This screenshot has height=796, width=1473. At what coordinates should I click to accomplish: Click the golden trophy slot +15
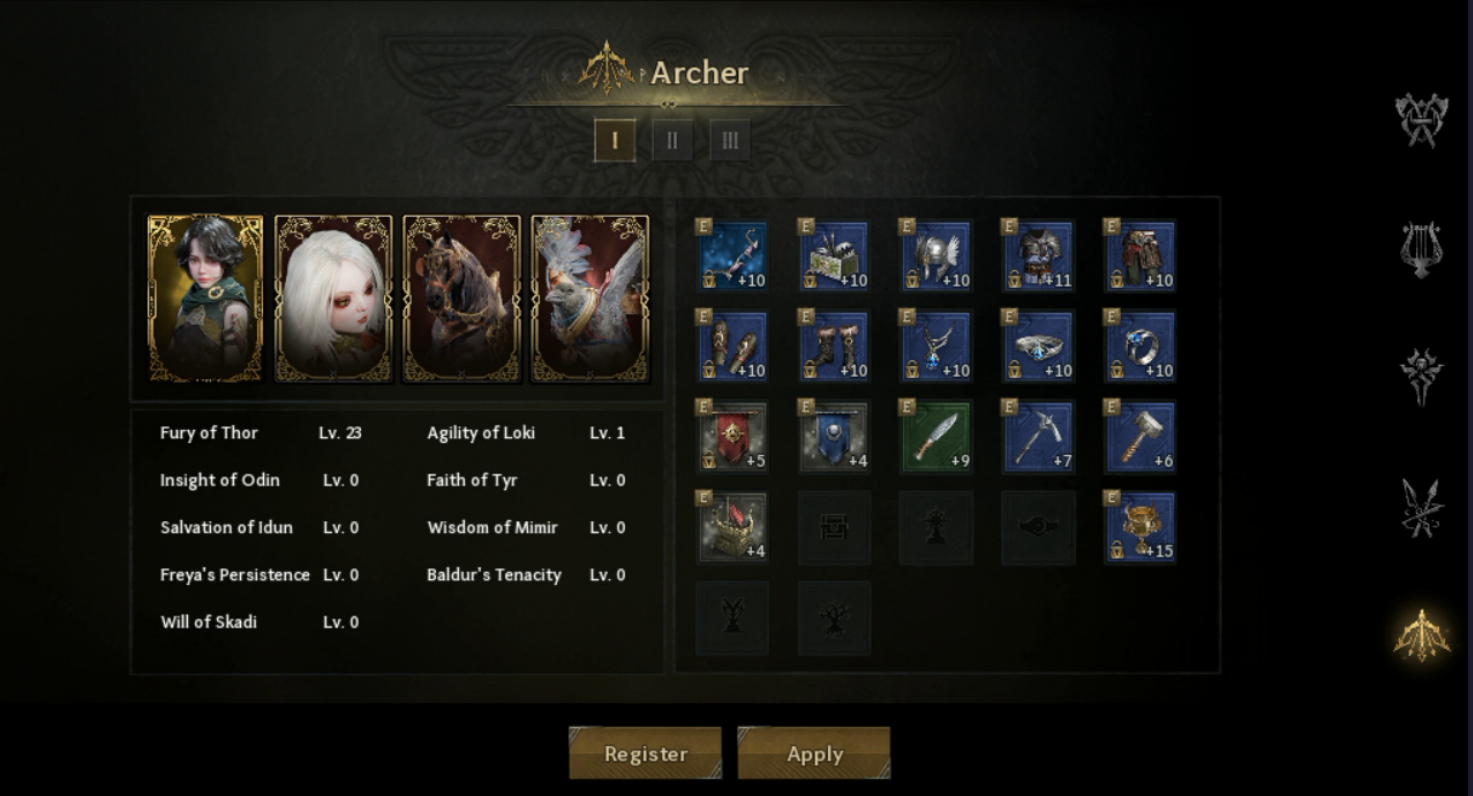click(1140, 527)
